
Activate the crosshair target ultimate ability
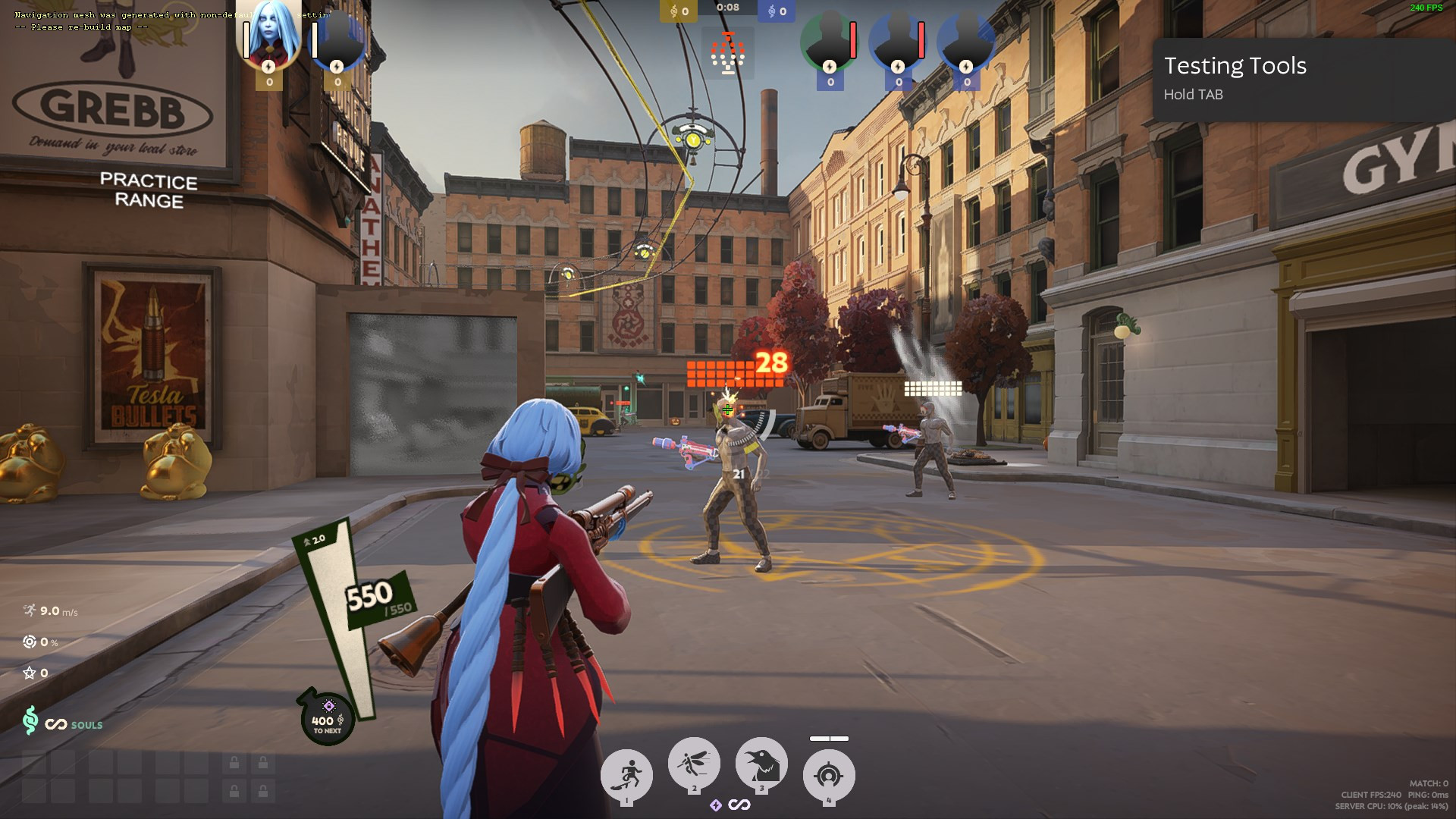(828, 775)
